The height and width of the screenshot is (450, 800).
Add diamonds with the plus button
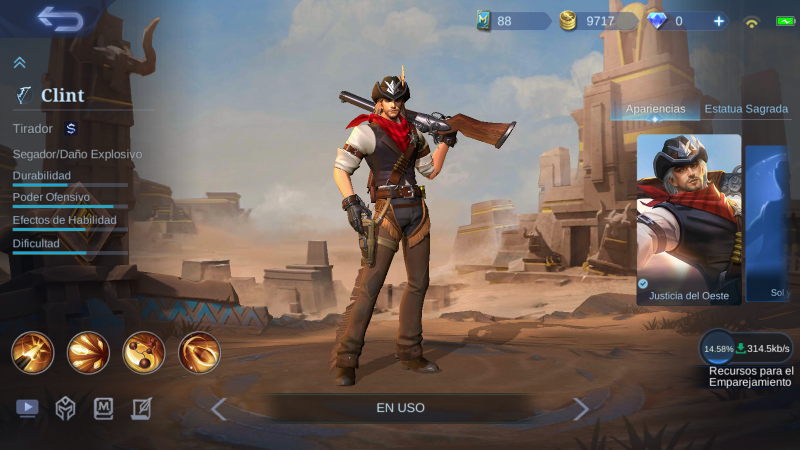[x=718, y=21]
